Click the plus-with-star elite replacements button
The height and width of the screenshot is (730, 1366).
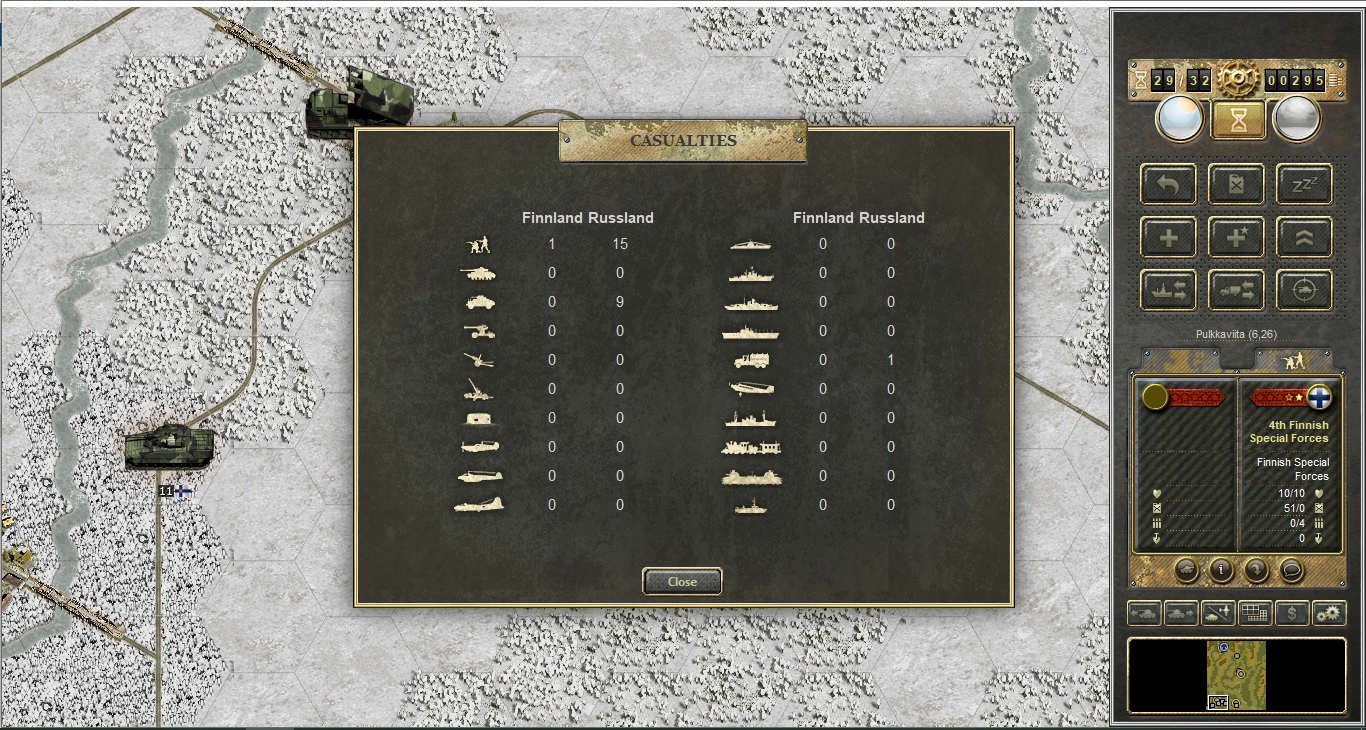[x=1236, y=237]
